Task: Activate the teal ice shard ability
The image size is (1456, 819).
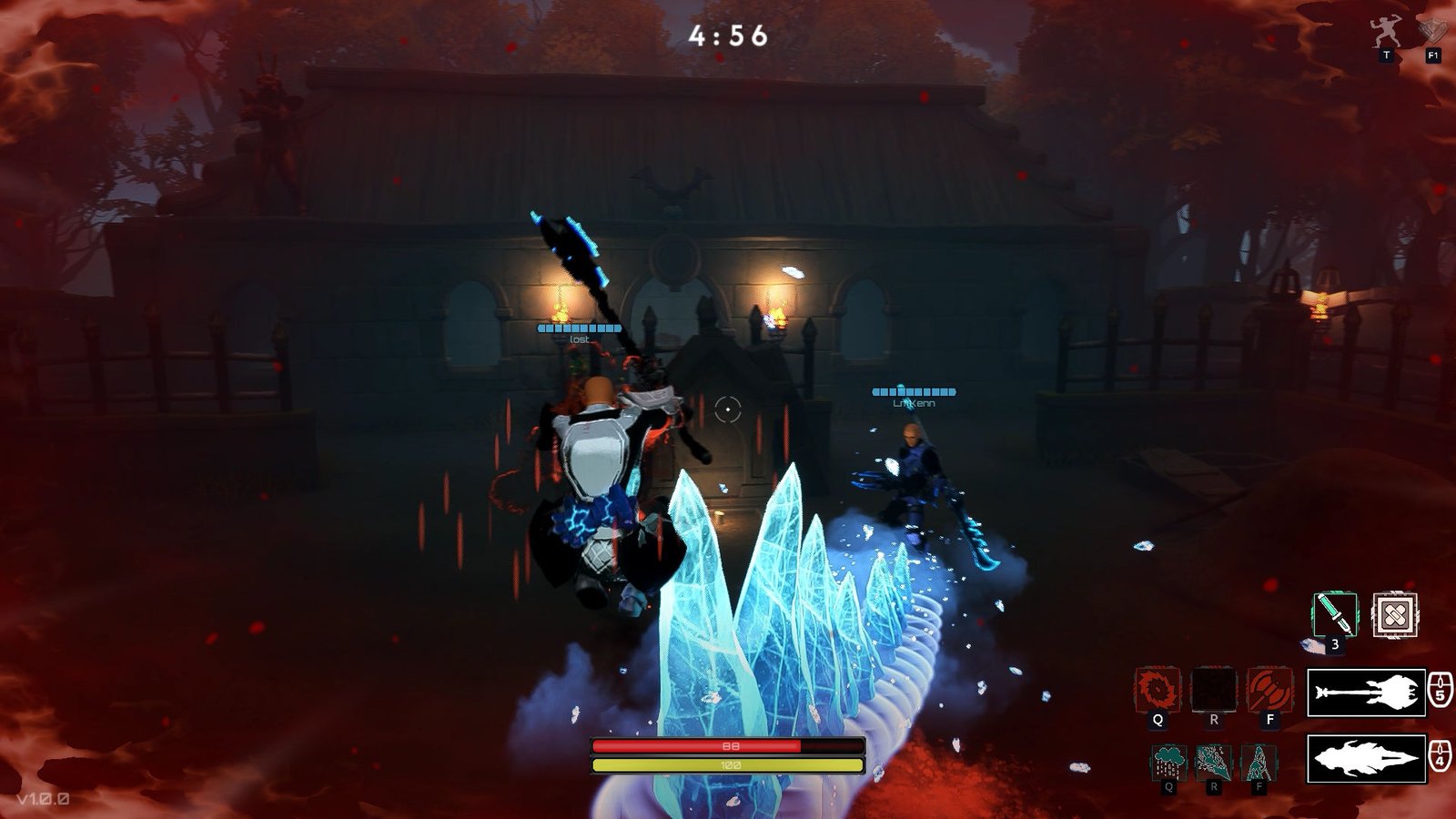Action: 1213,762
